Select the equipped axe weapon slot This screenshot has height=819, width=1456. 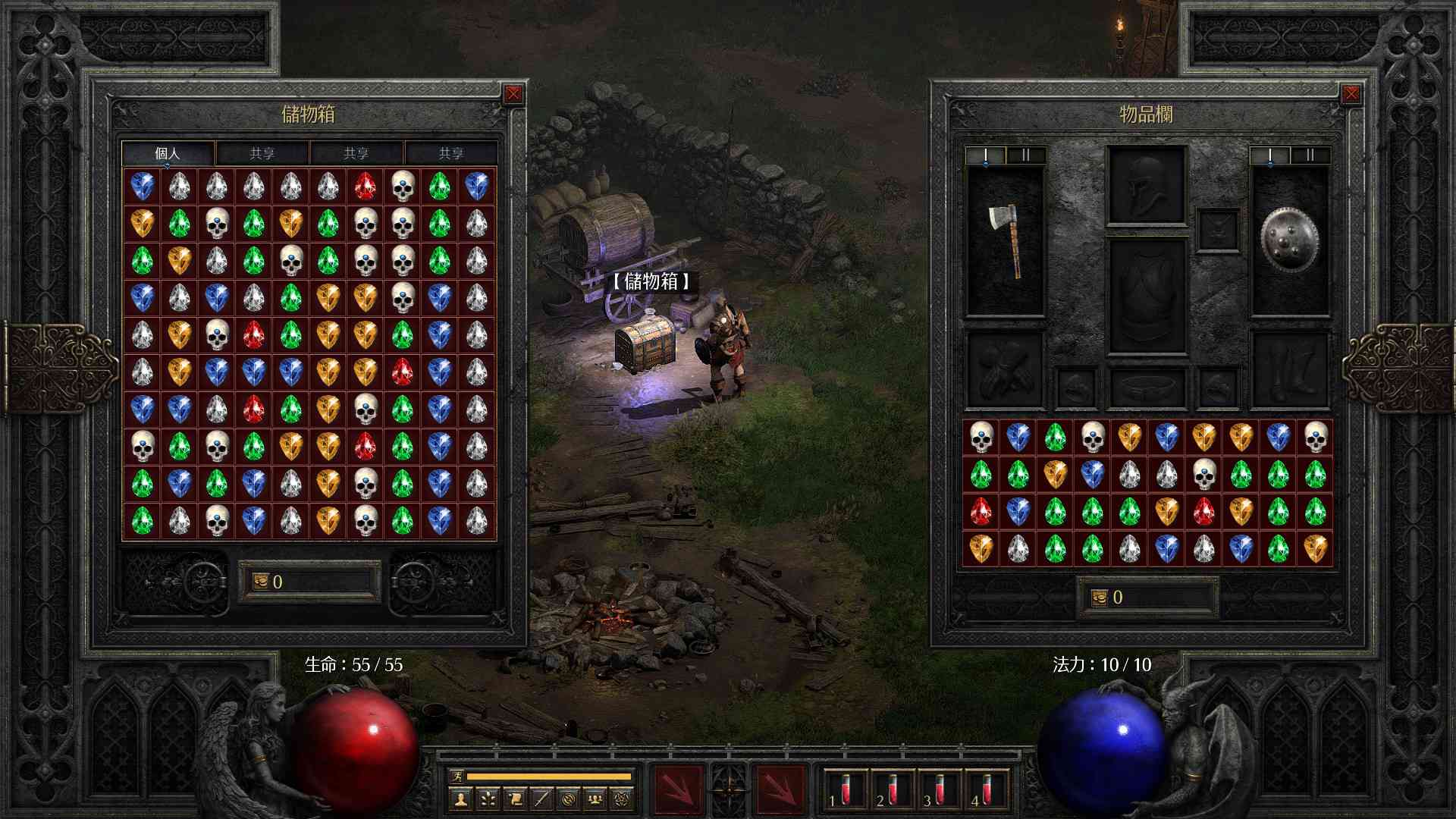pos(1005,241)
